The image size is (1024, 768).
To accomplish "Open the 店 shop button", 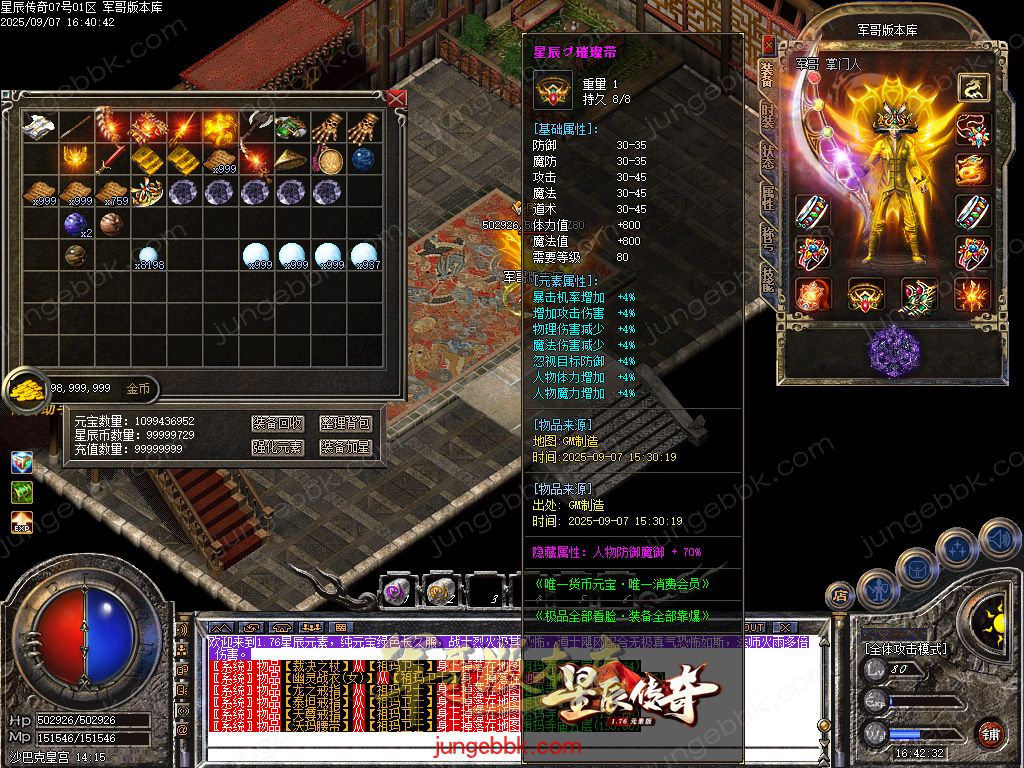I will [840, 597].
